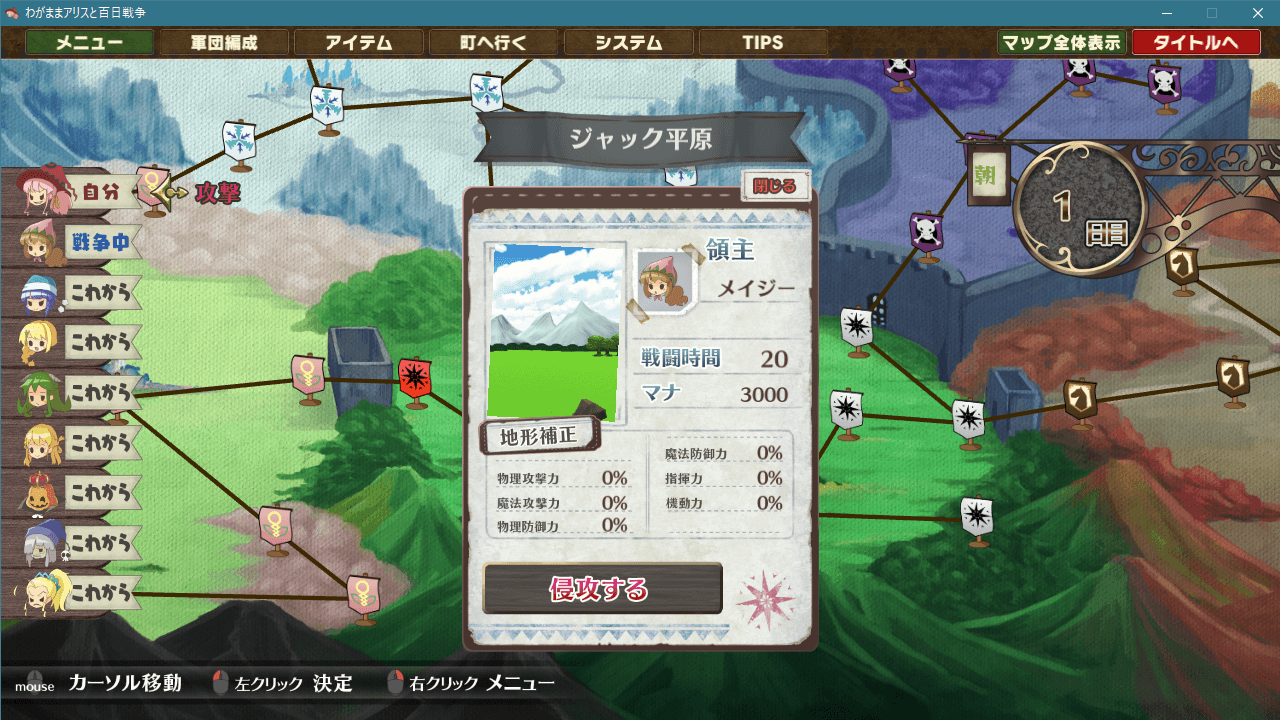
Task: Open the メニュー menu
Action: pyautogui.click(x=89, y=42)
